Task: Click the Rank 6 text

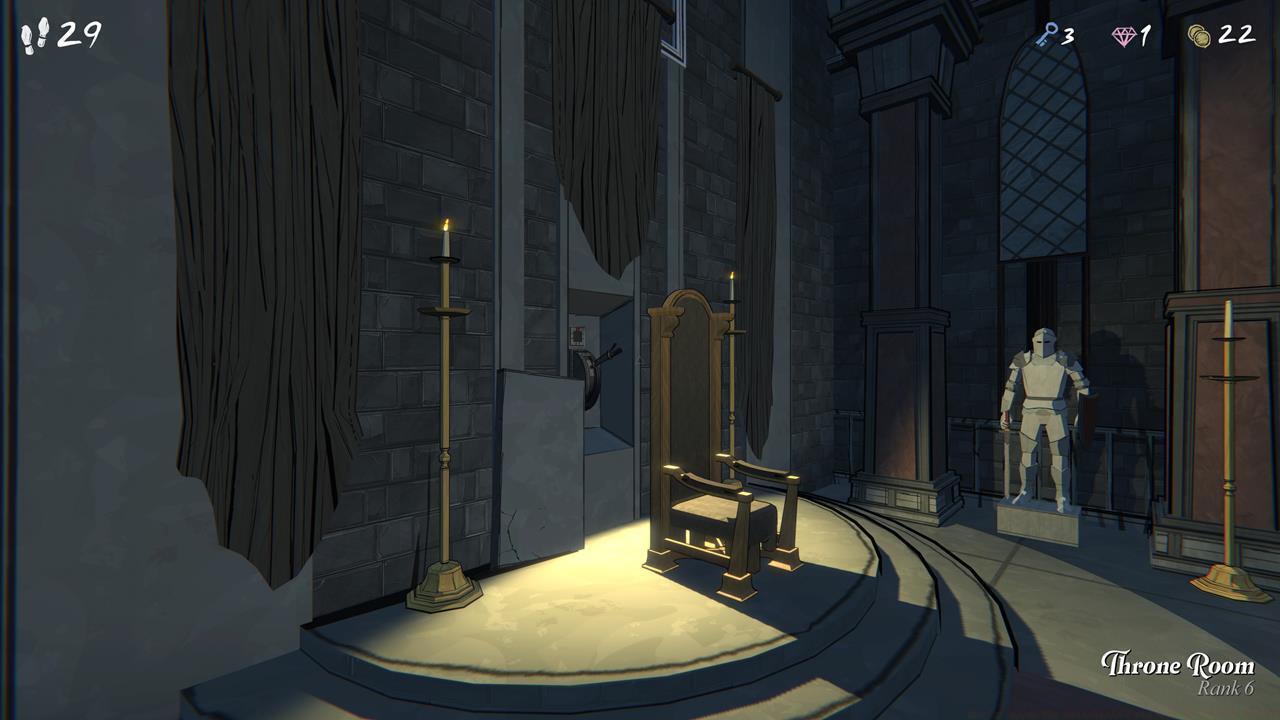Action: [x=1227, y=688]
